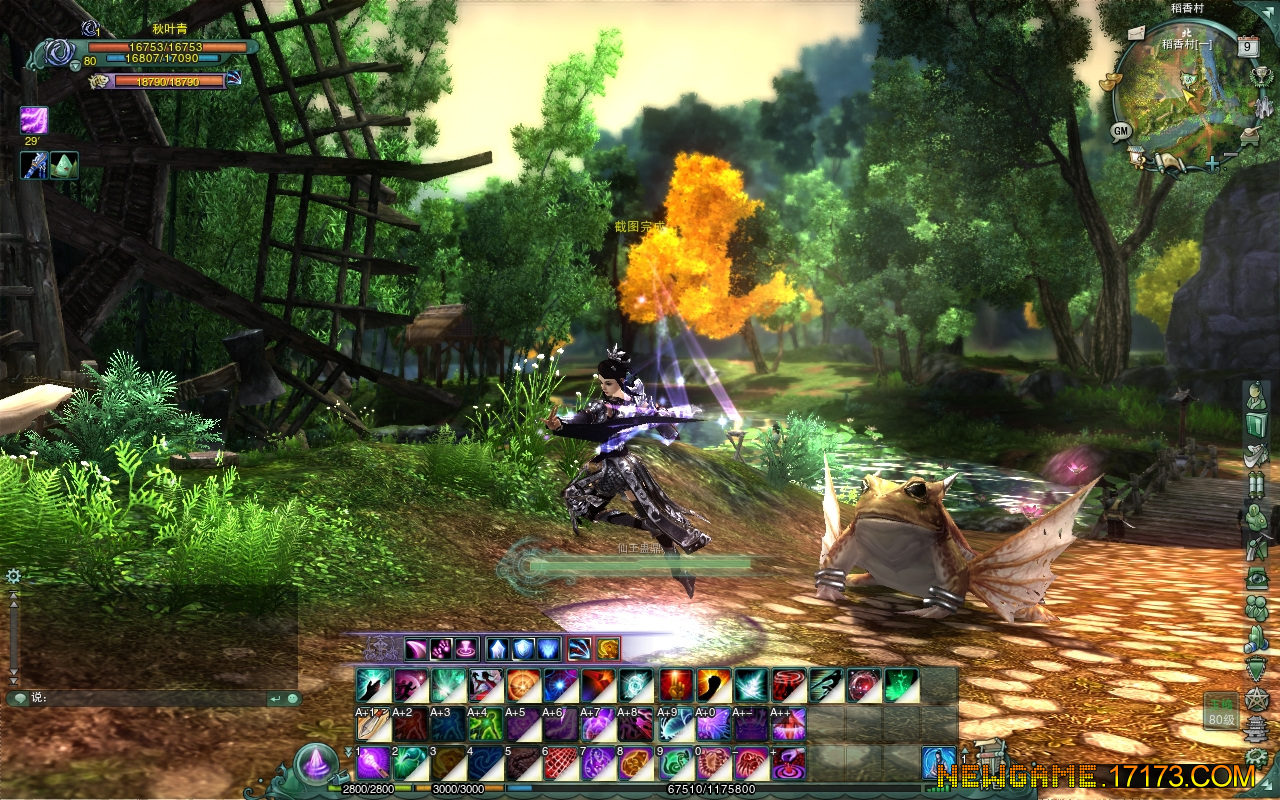This screenshot has height=800, width=1280.
Task: Open the gear settings icon in side menu
Action: (x=1257, y=758)
